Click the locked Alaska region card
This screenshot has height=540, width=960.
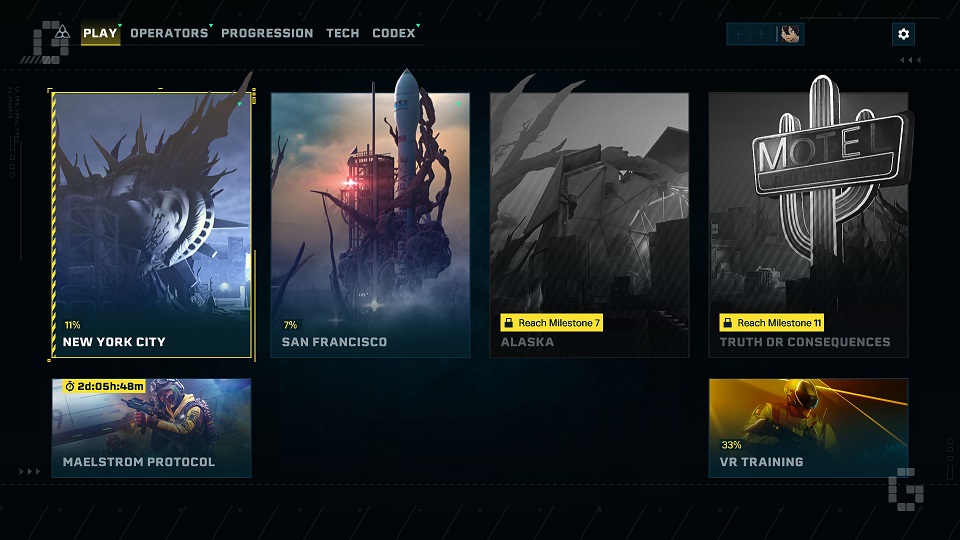pos(589,225)
